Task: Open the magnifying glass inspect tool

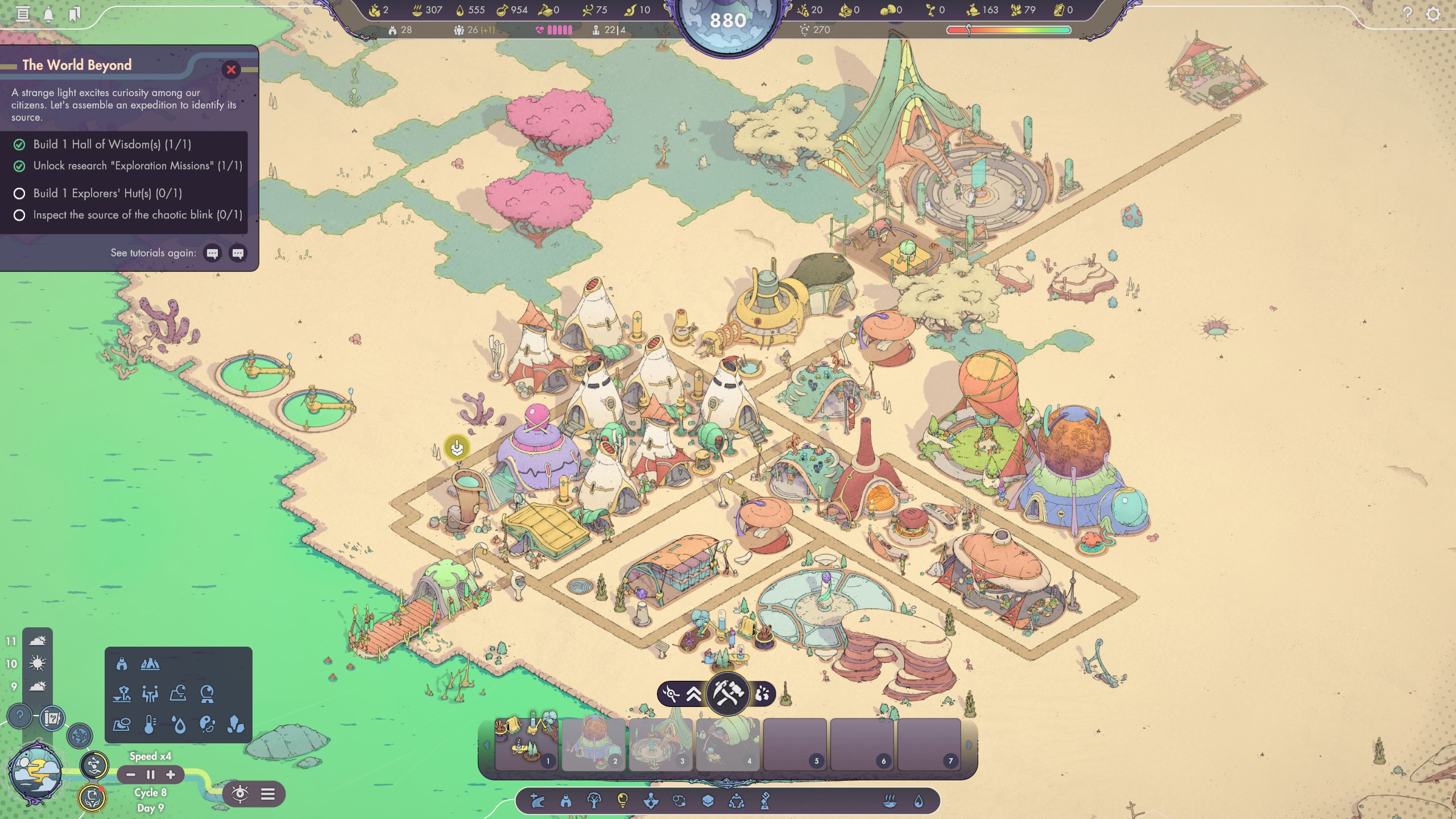Action: click(671, 695)
